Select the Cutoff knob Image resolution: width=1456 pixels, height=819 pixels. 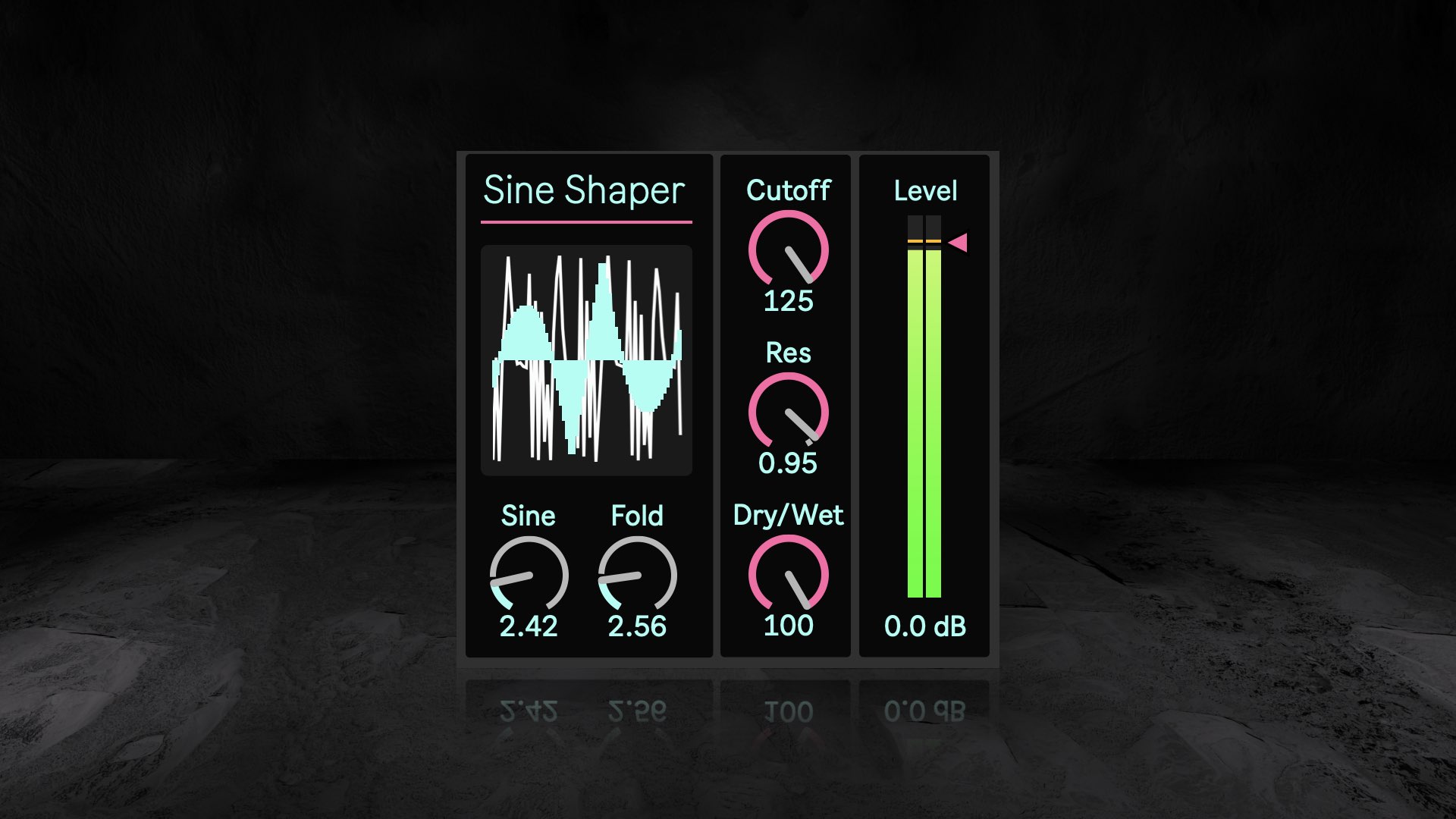788,250
